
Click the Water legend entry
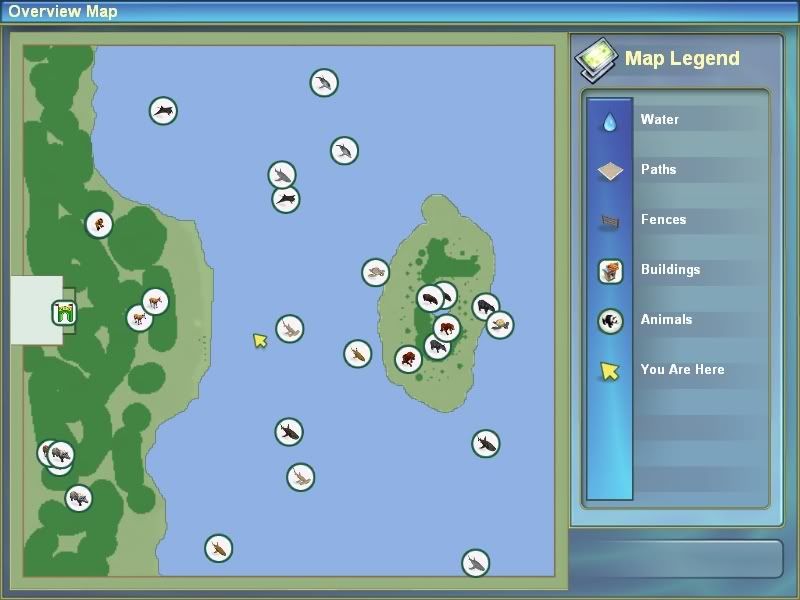pyautogui.click(x=659, y=120)
